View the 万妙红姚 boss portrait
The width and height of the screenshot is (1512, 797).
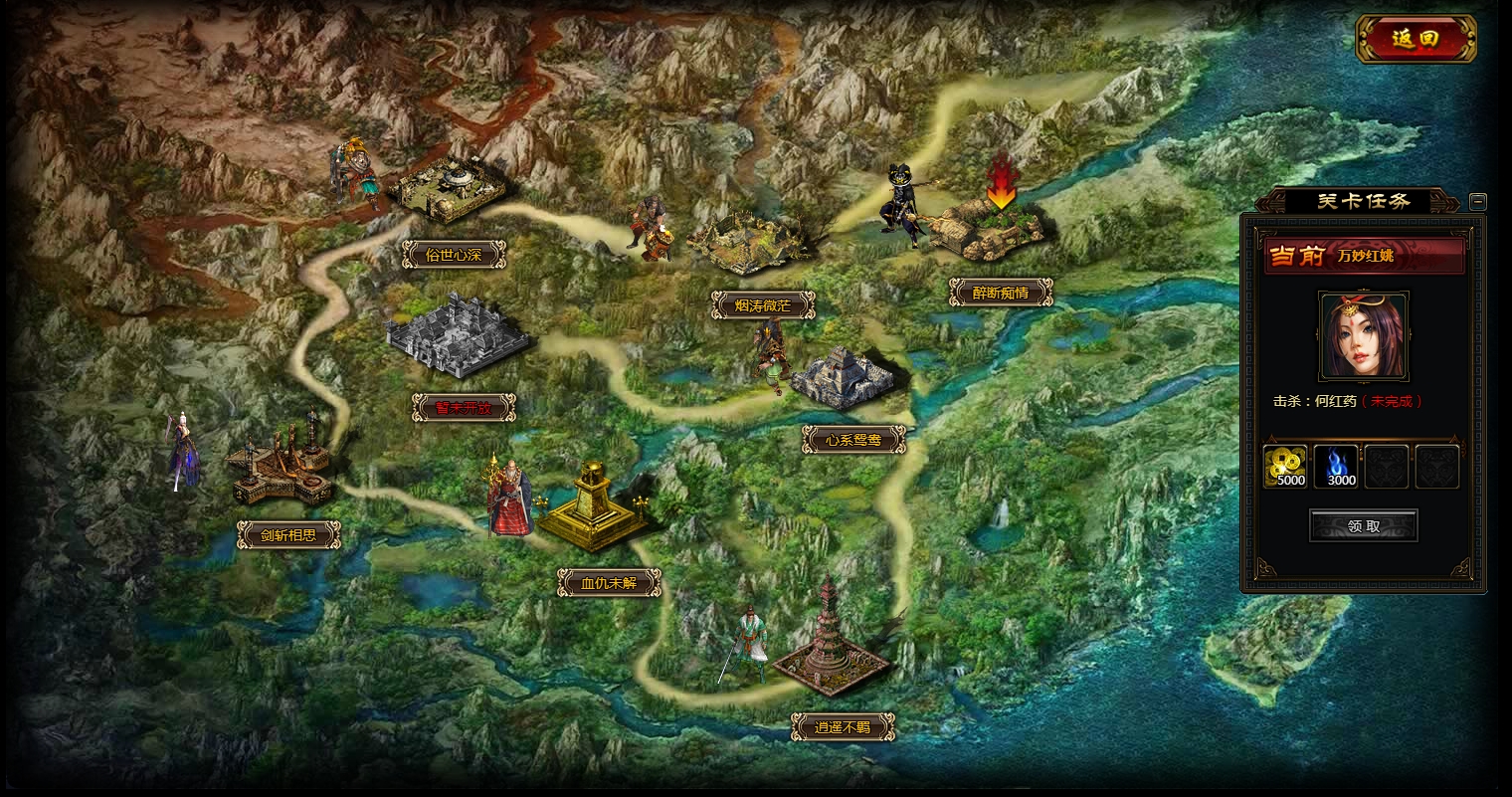[1363, 335]
